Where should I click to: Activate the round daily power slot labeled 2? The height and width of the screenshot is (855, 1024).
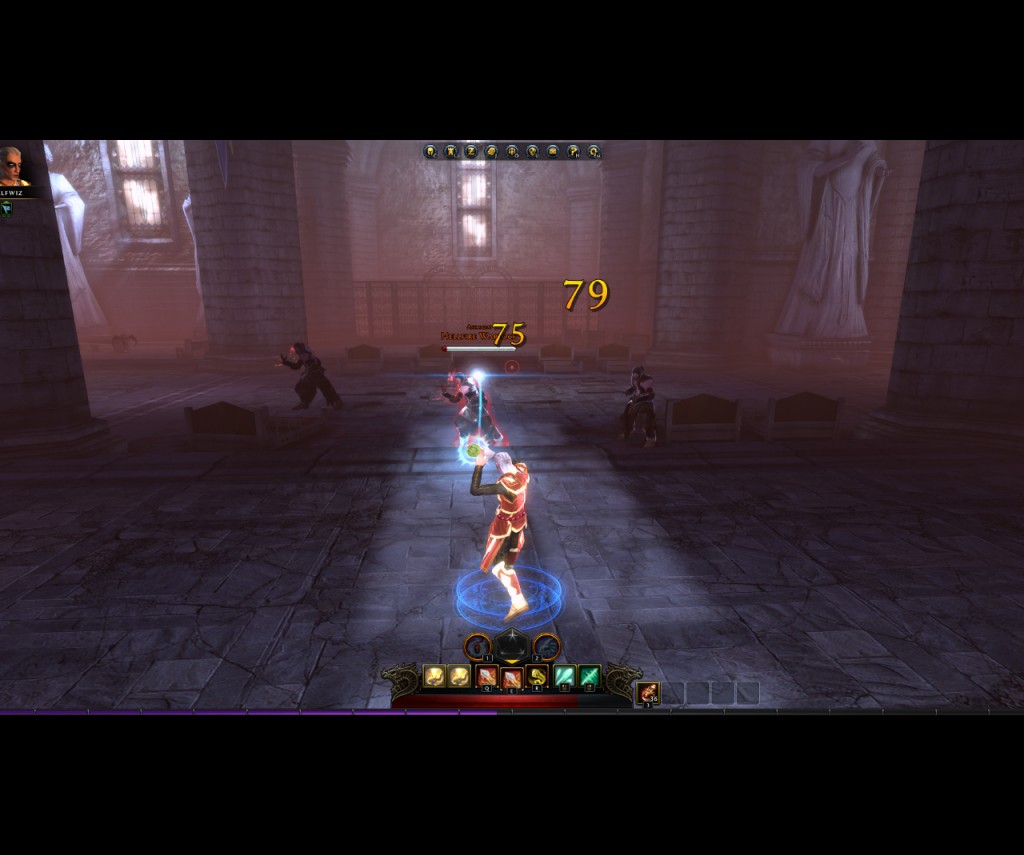pyautogui.click(x=546, y=647)
